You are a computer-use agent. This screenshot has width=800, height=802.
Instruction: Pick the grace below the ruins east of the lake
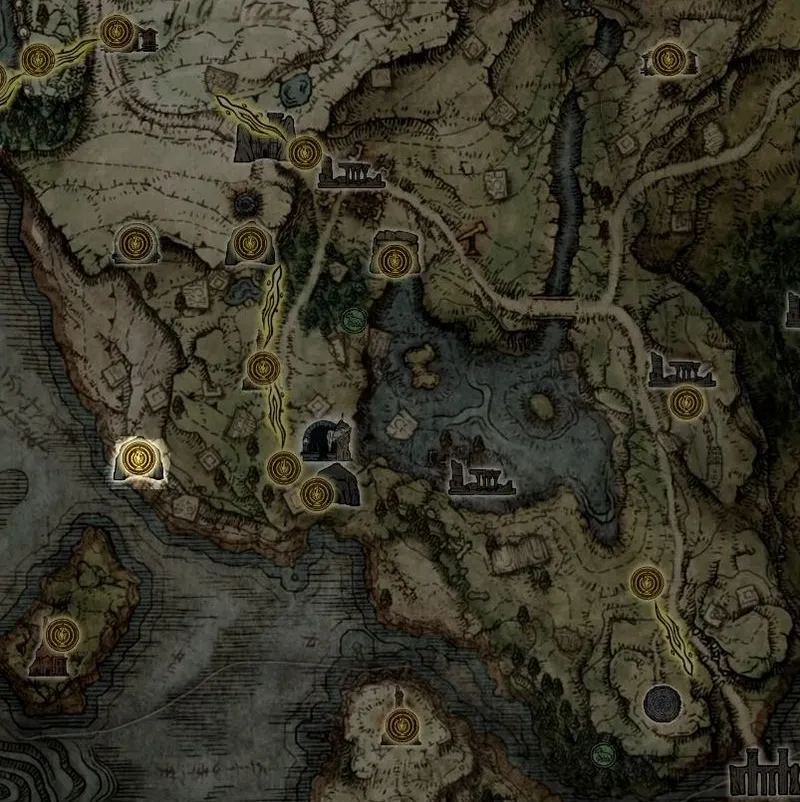click(684, 403)
